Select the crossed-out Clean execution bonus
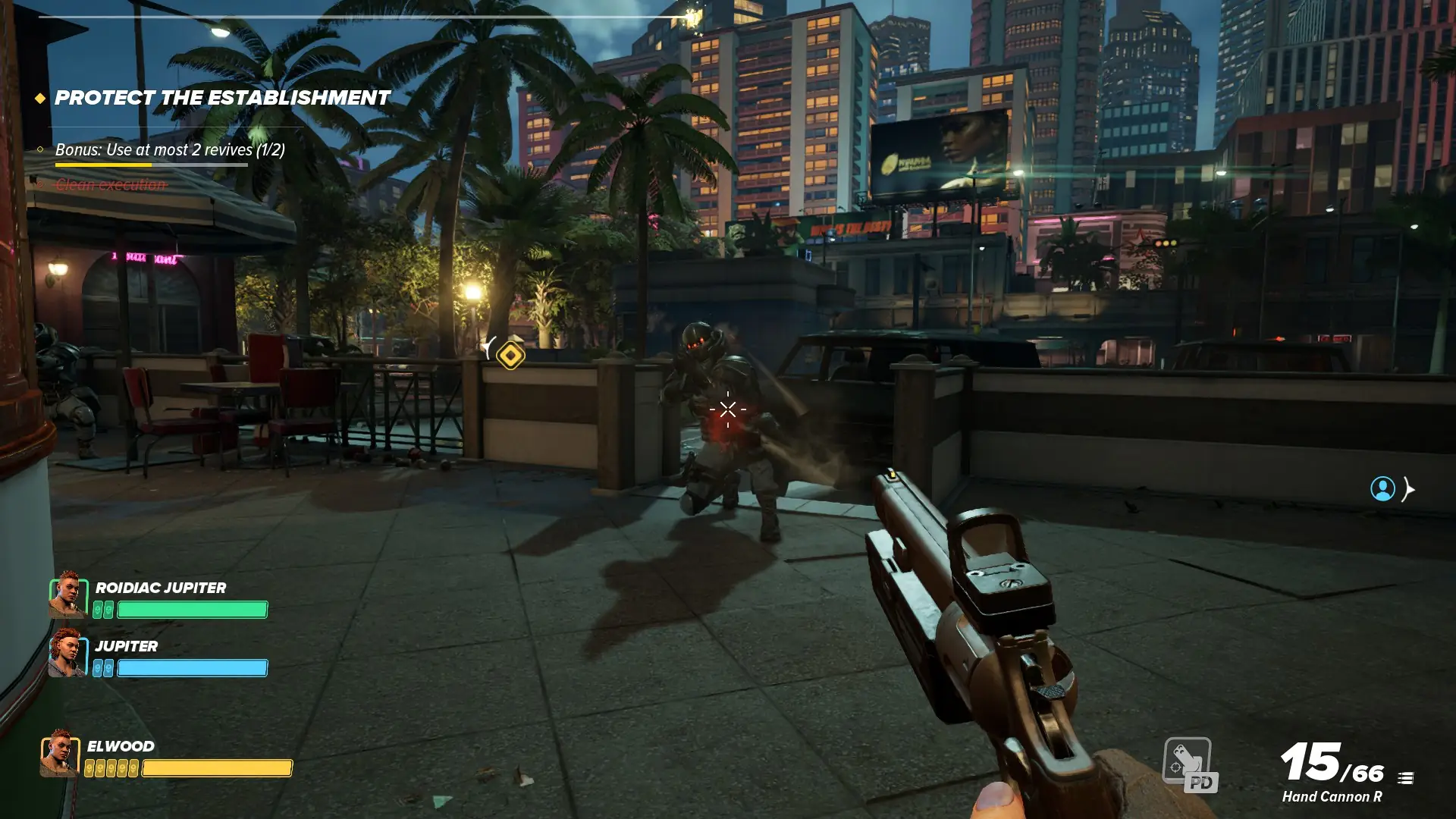Screen dimensions: 1456x819 [x=111, y=184]
